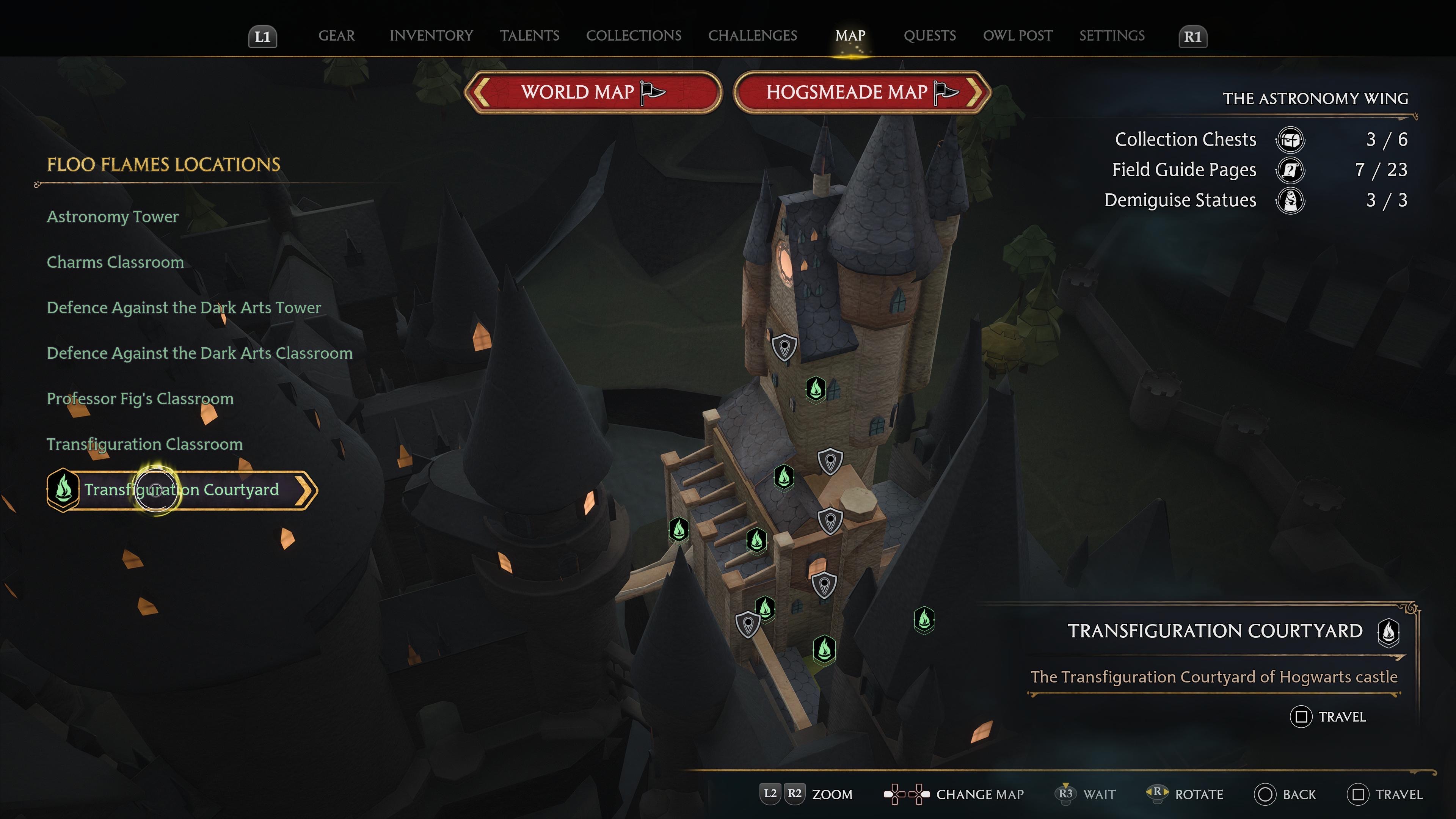Click the Transfiguration Courtyard flame icon in info panel
Screen dimensions: 1456x819
(x=1389, y=632)
